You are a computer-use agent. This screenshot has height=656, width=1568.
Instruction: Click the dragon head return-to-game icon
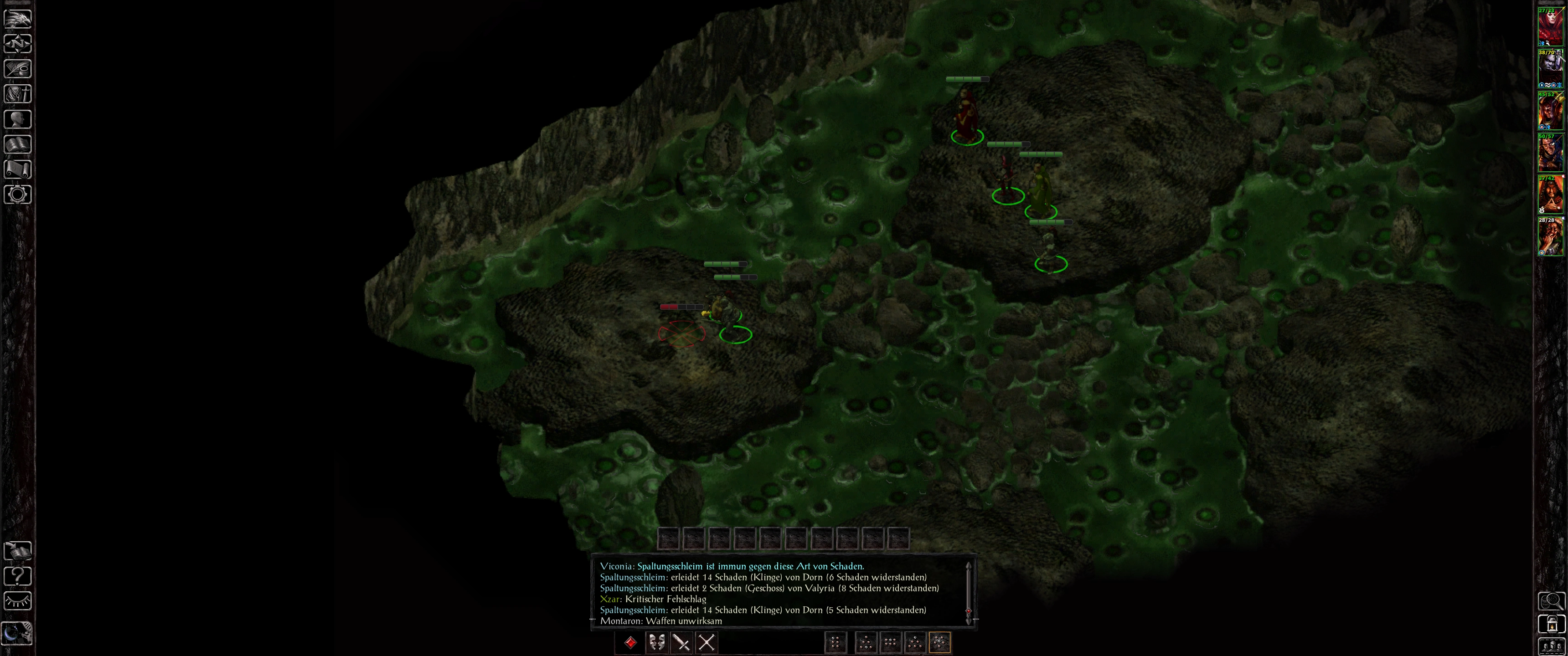point(18,18)
